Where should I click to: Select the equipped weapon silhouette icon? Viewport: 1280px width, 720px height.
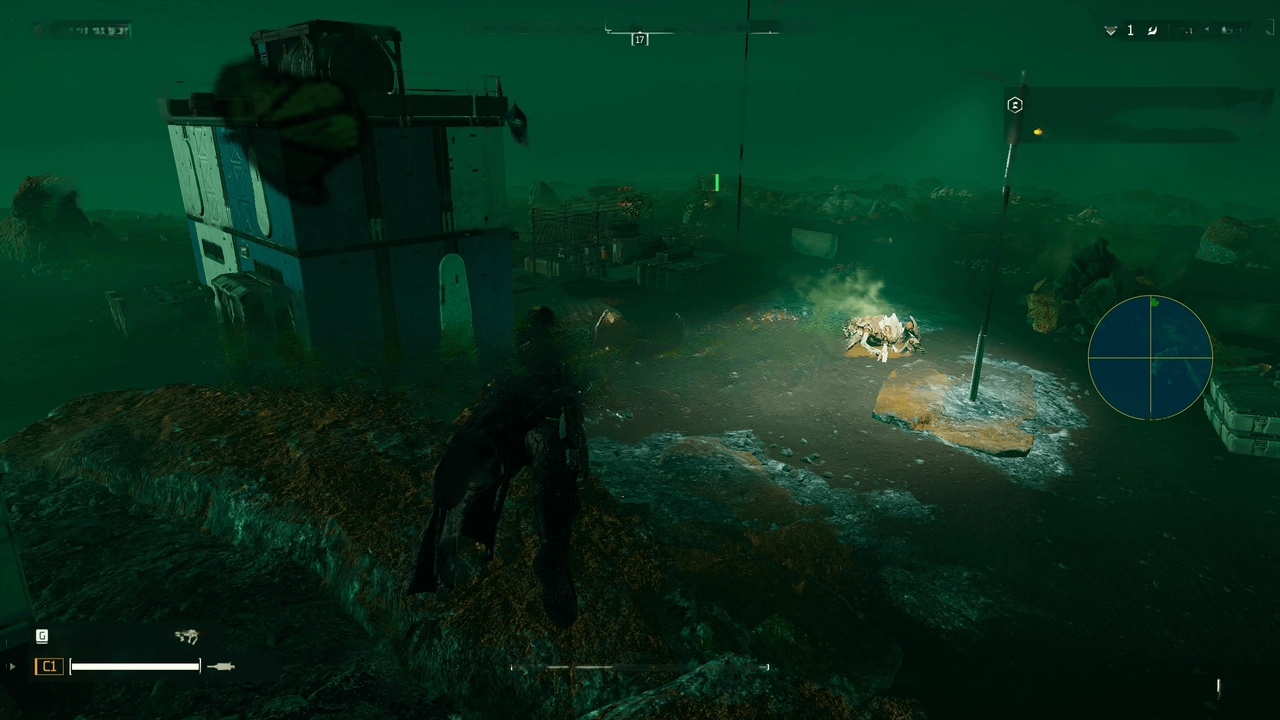[186, 636]
